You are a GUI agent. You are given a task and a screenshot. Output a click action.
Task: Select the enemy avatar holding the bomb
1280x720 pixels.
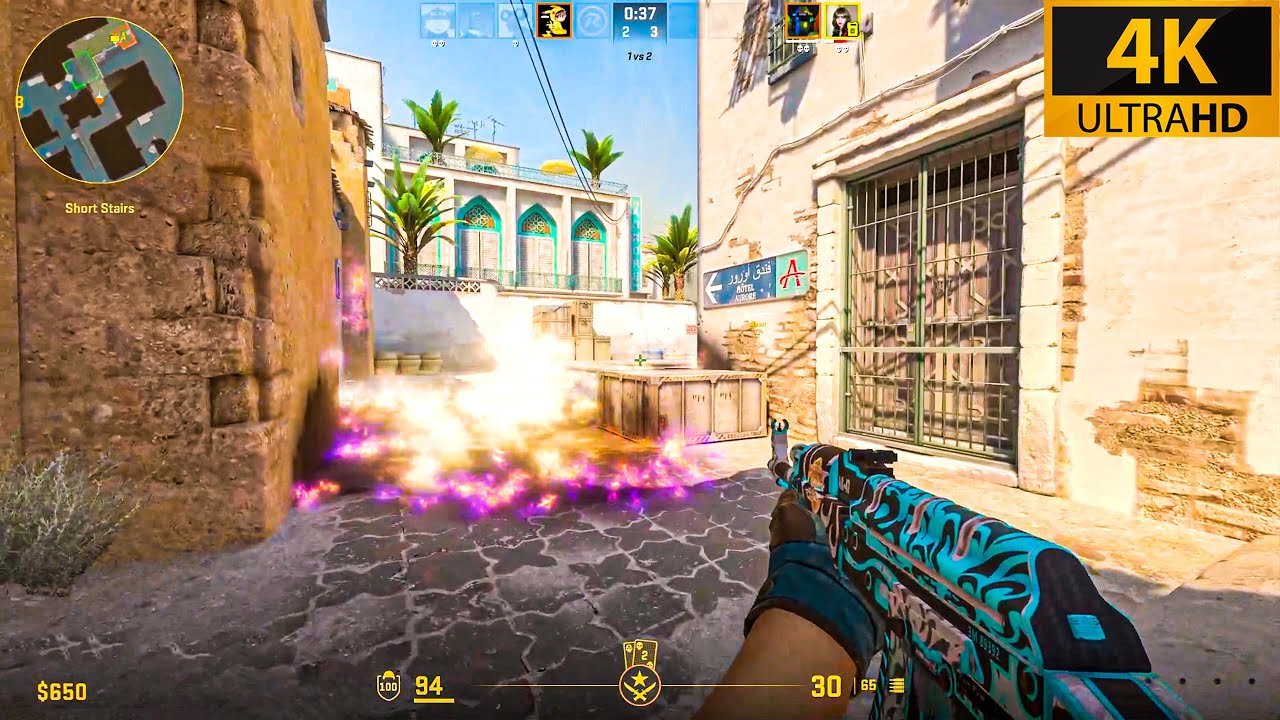click(842, 21)
